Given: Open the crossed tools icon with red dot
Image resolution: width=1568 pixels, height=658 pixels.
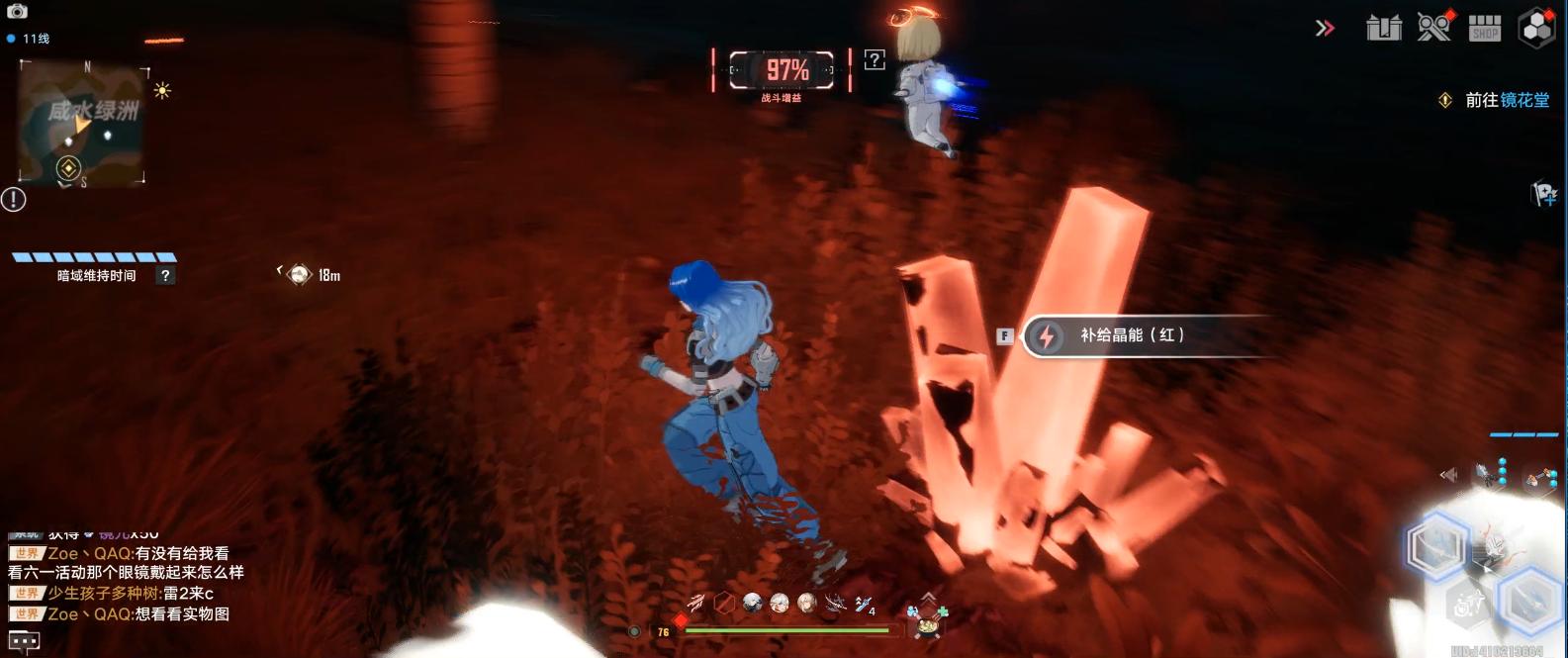Looking at the screenshot, I should (1433, 27).
